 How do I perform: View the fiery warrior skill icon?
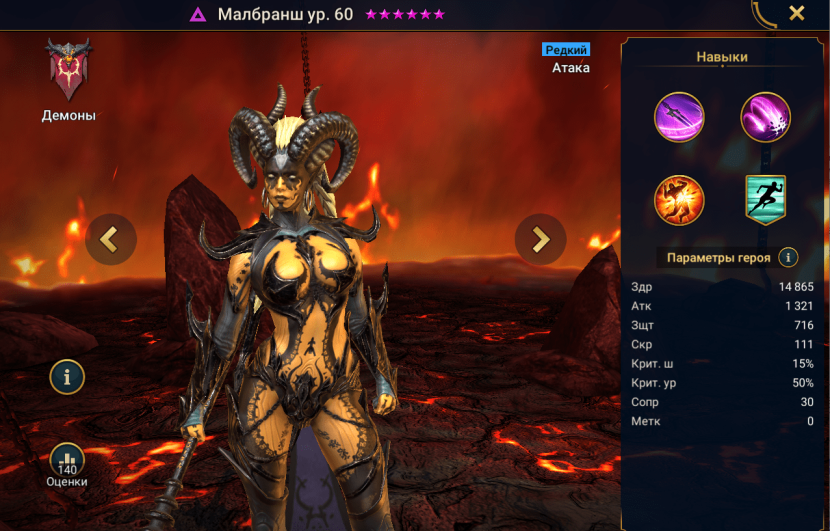679,200
